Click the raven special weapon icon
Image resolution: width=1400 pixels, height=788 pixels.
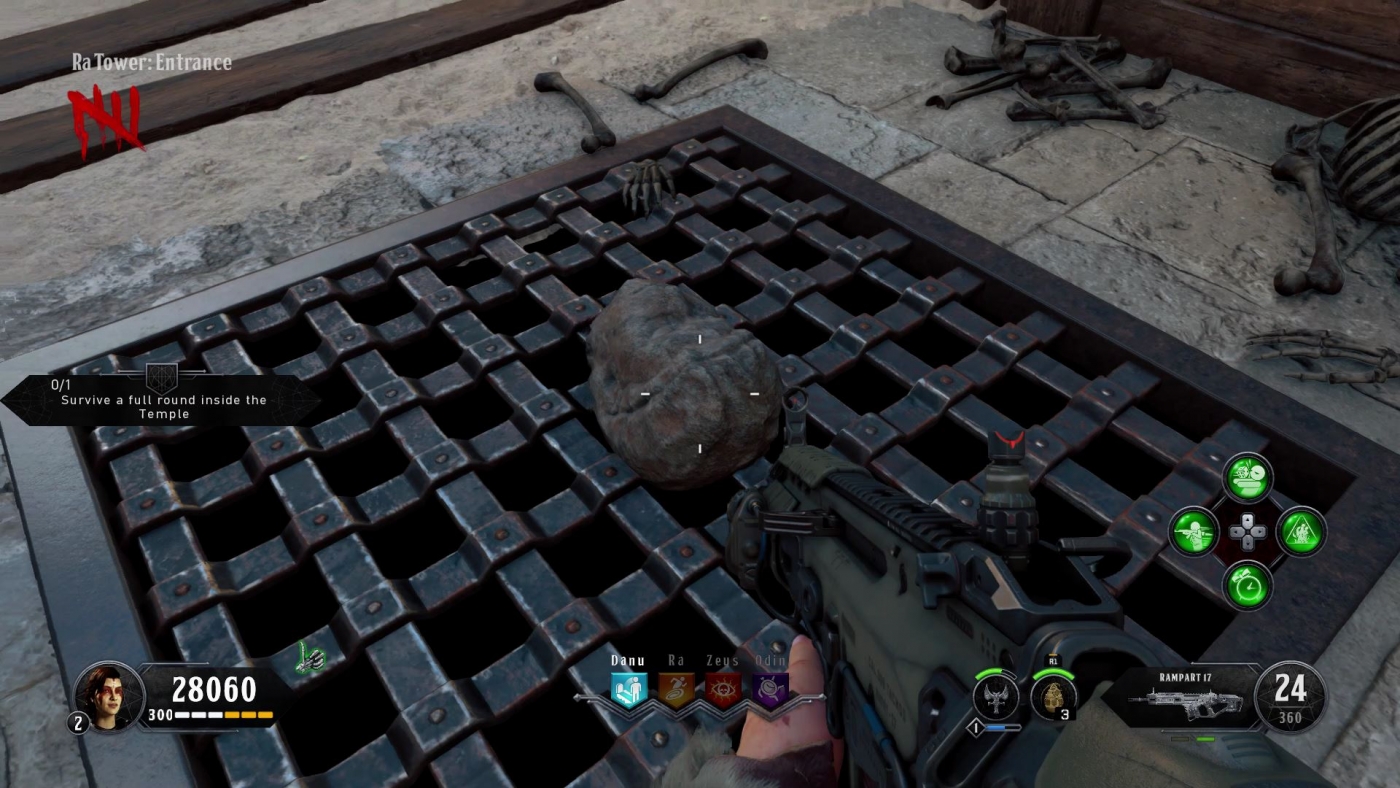click(996, 696)
